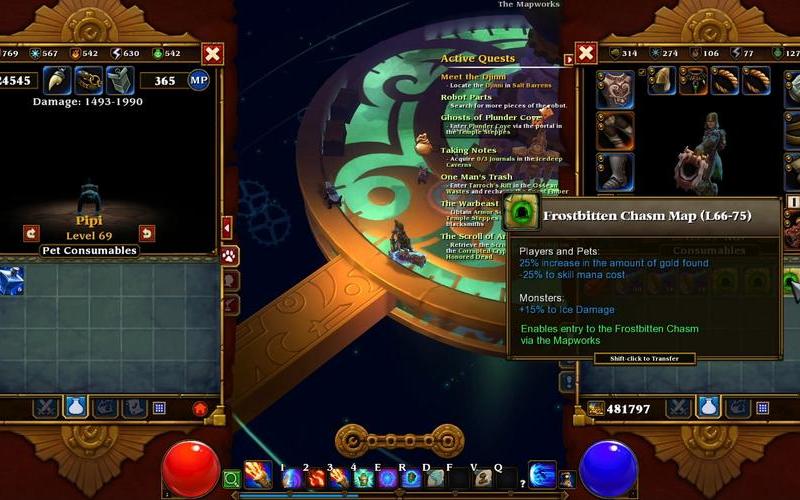Viewport: 800px width, 500px height.
Task: Collapse the Active Quests tracker arrow
Action: (570, 60)
